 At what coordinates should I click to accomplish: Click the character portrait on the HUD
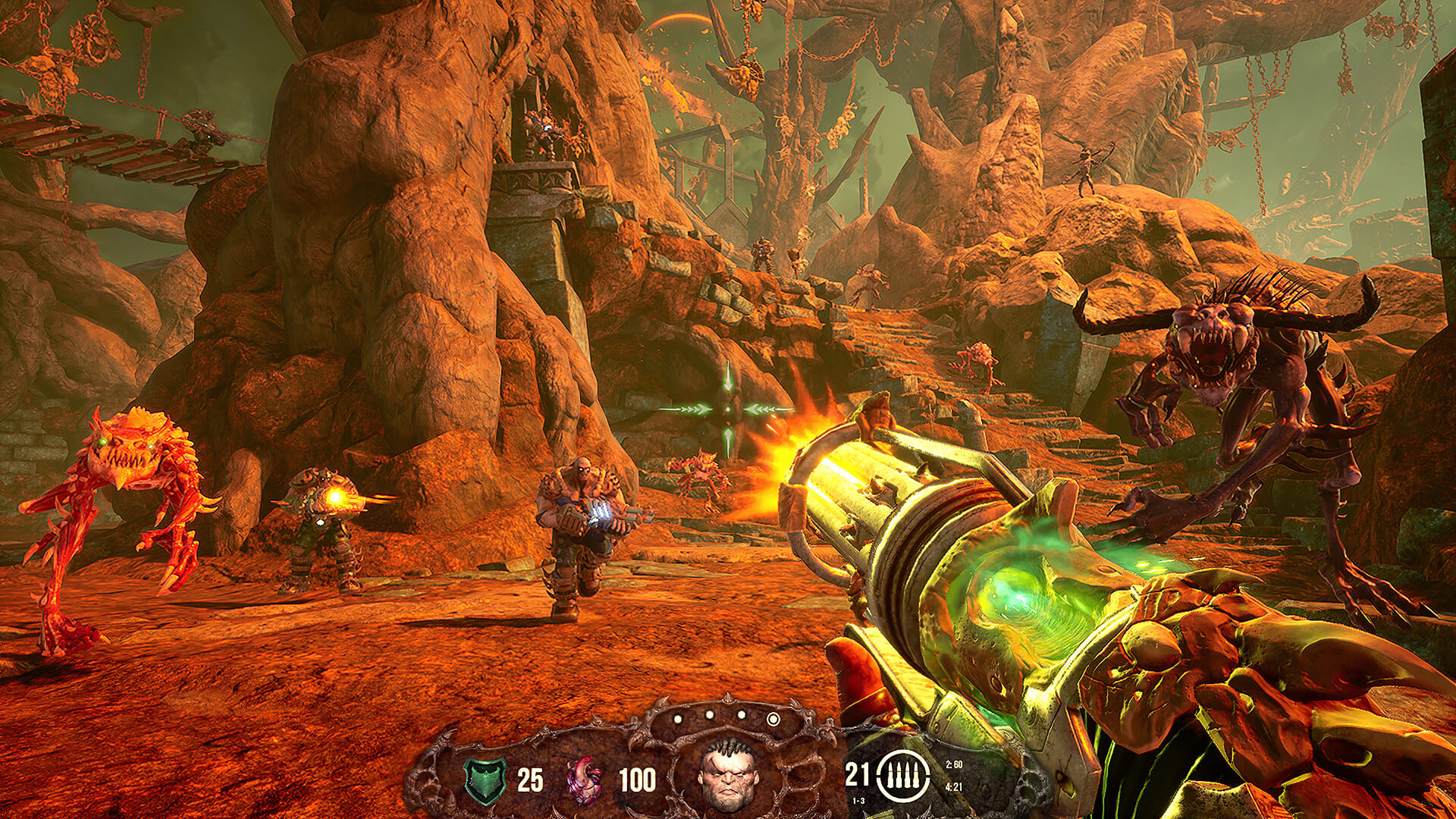(726, 777)
